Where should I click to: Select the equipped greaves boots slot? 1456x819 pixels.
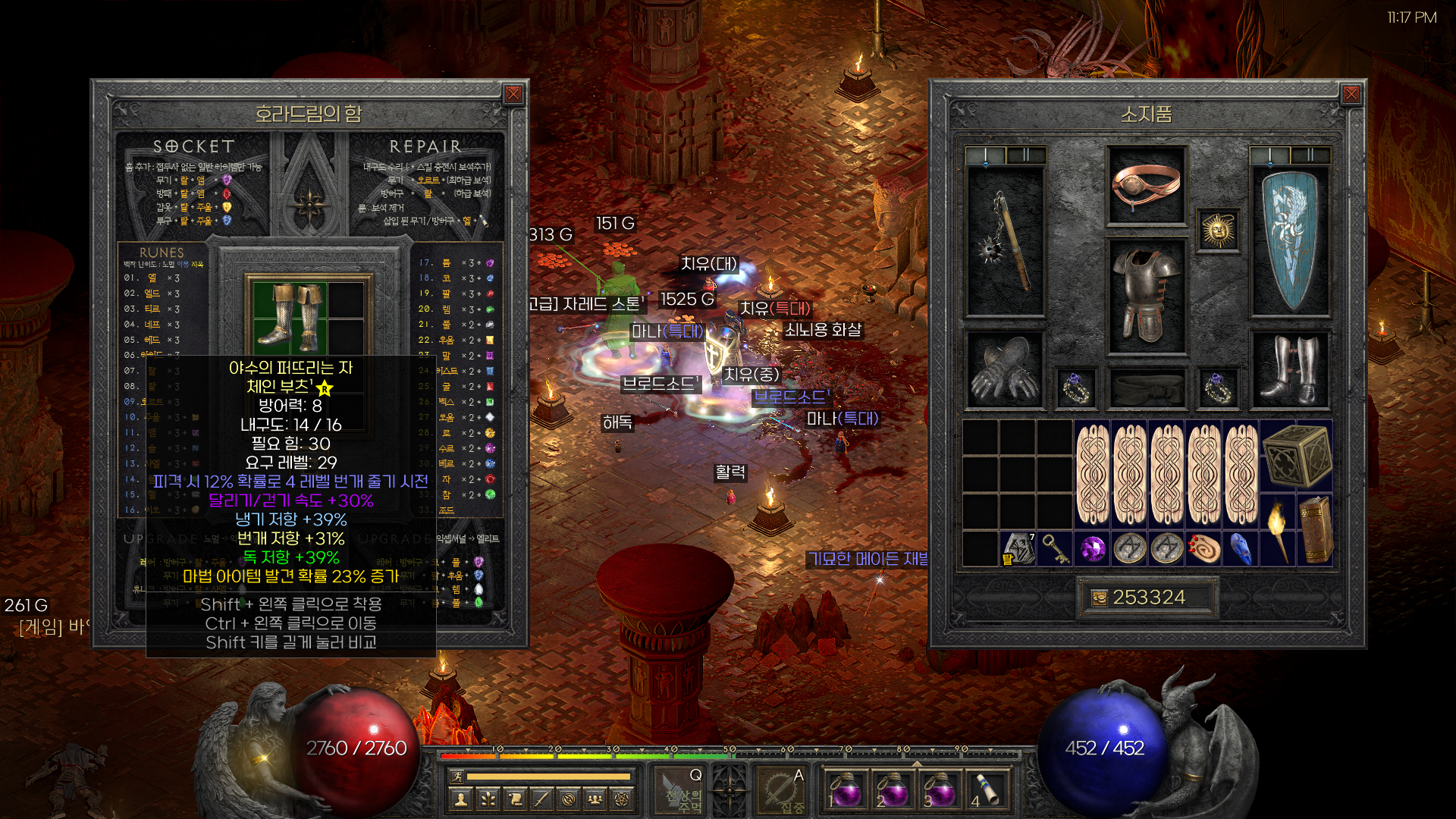click(x=1288, y=369)
